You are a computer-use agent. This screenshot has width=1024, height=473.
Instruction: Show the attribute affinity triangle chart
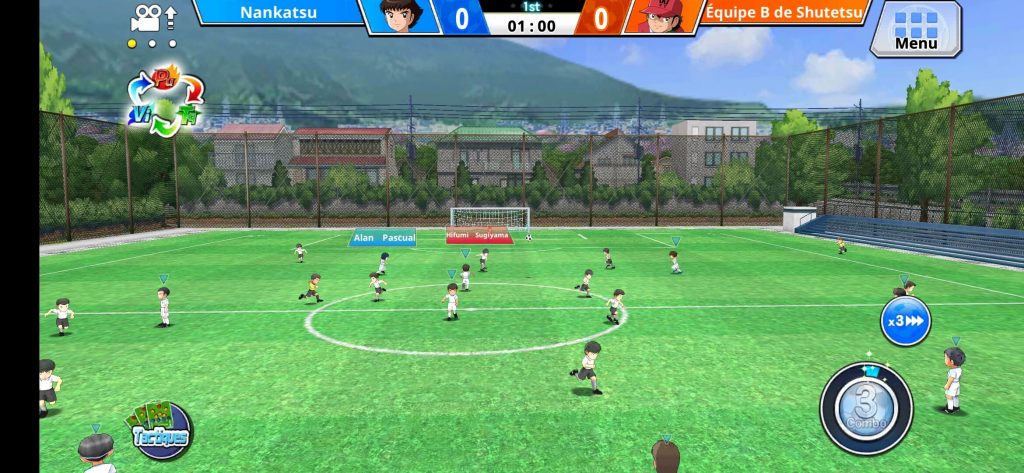[x=165, y=102]
